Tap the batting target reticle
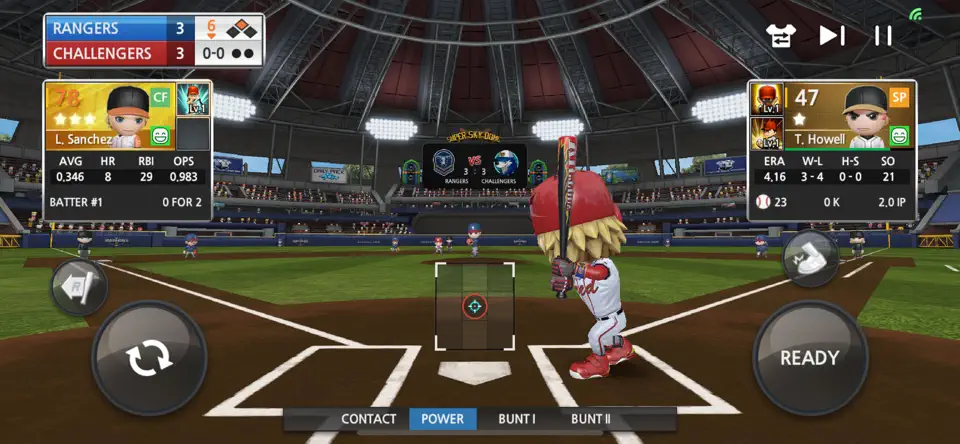The image size is (960, 444). [475, 306]
